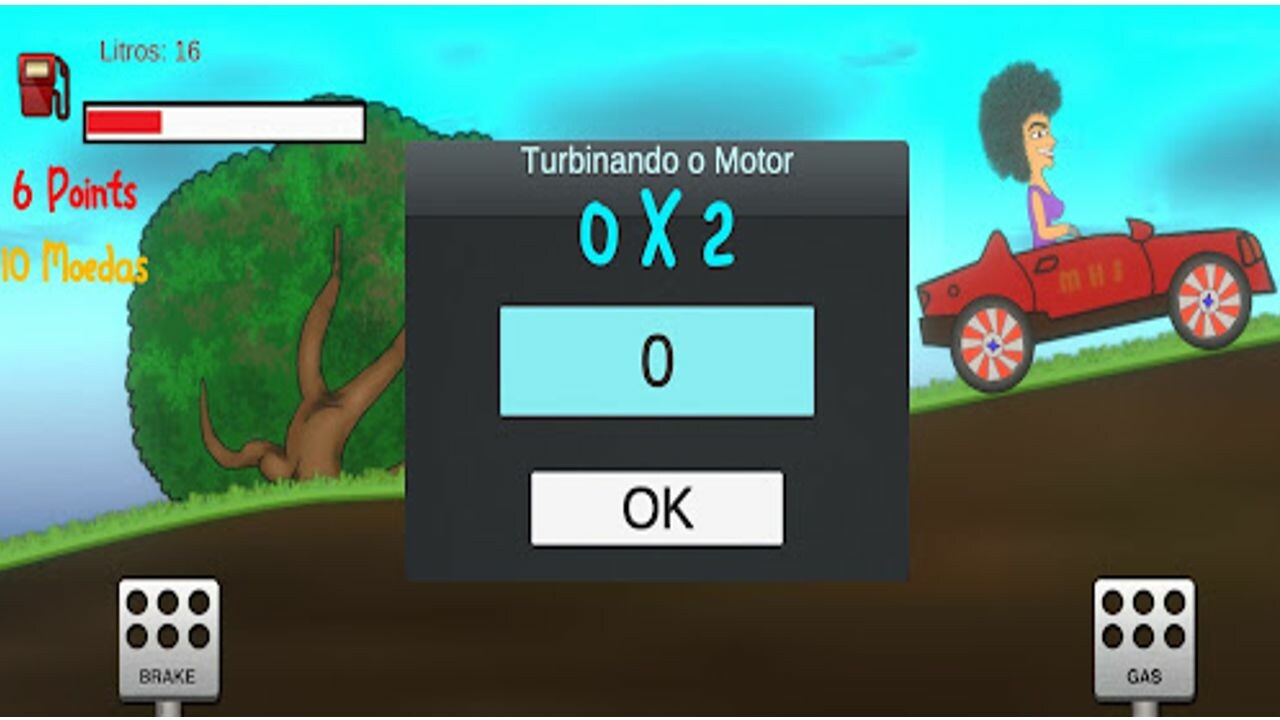Select the 10 Moedas coin counter
This screenshot has height=720, width=1280.
pyautogui.click(x=73, y=263)
